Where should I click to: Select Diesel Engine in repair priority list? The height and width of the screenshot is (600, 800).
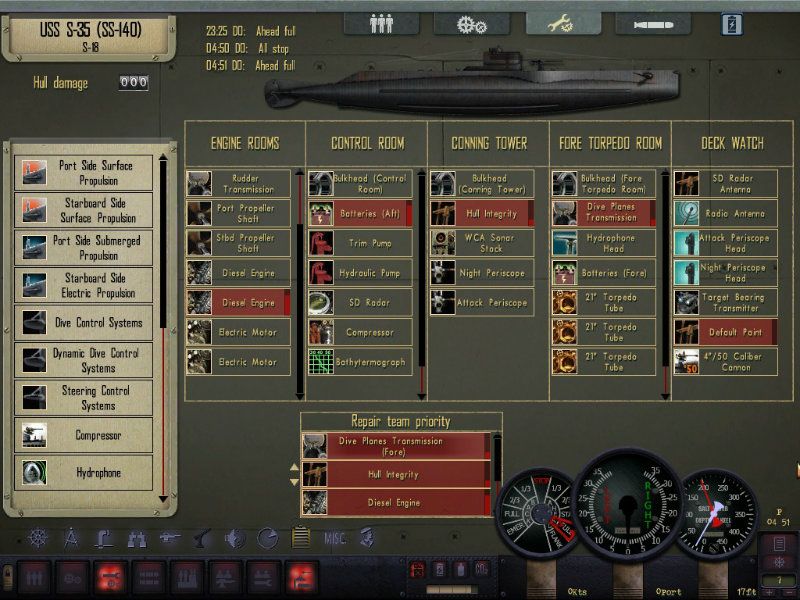pos(396,502)
